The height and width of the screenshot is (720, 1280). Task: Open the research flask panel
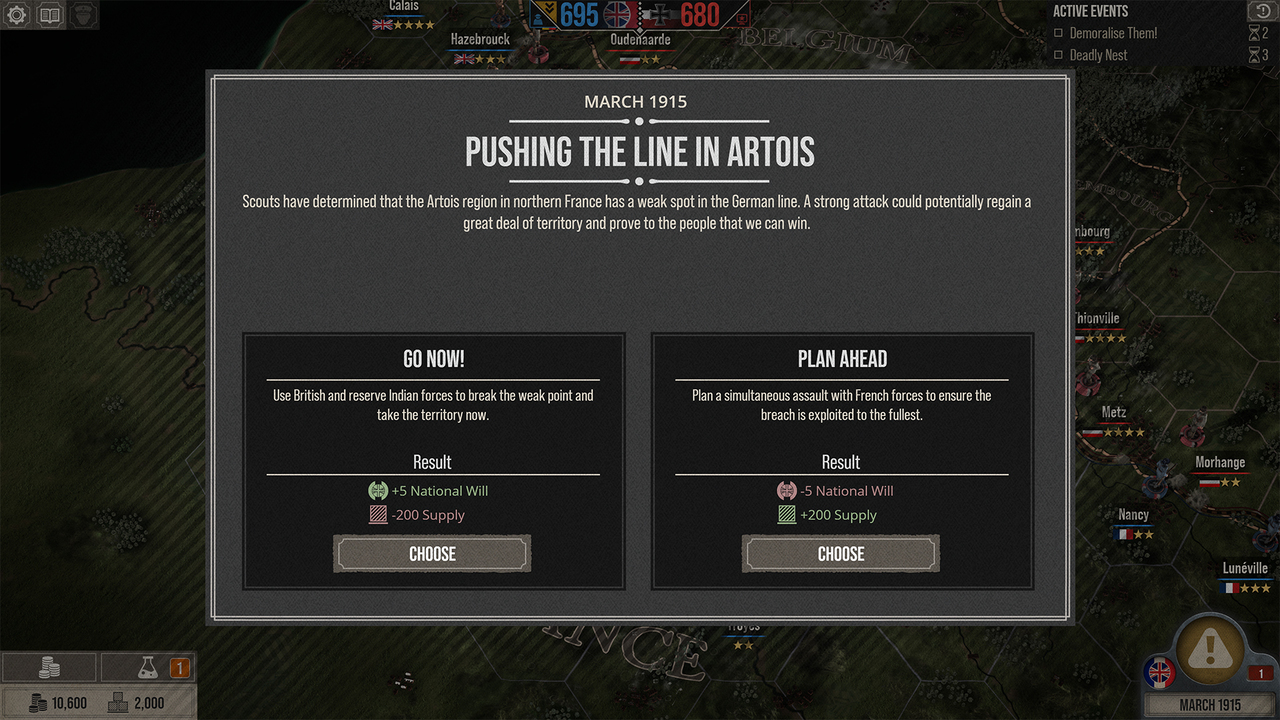pyautogui.click(x=148, y=668)
